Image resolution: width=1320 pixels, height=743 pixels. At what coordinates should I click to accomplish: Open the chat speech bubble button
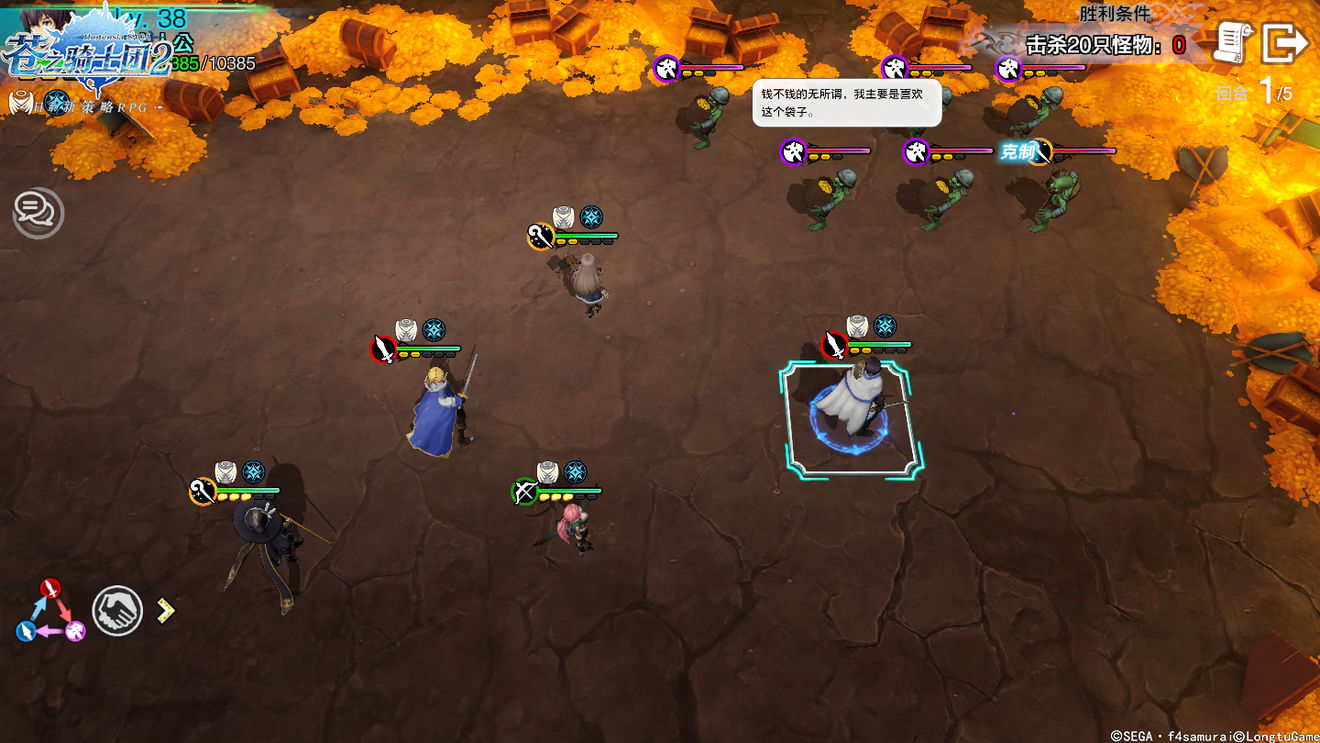coord(38,211)
